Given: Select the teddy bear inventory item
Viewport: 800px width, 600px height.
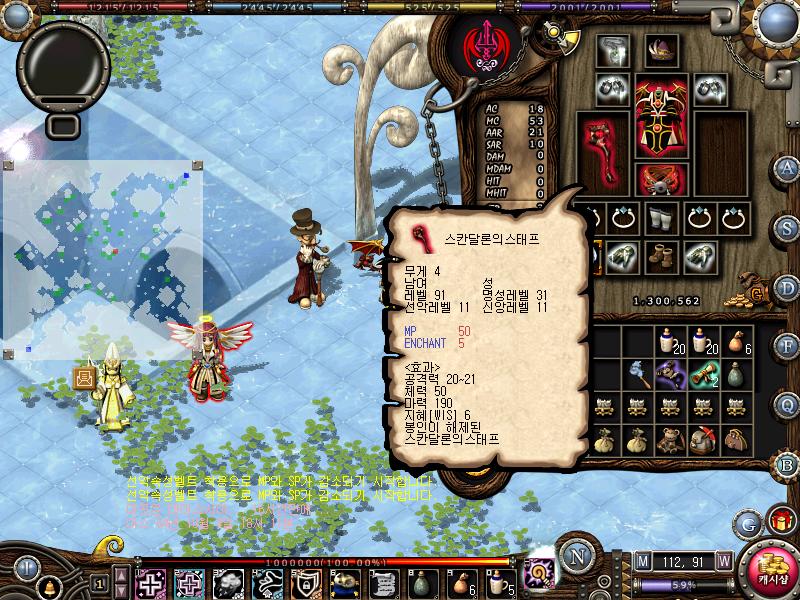Looking at the screenshot, I should pyautogui.click(x=669, y=440).
